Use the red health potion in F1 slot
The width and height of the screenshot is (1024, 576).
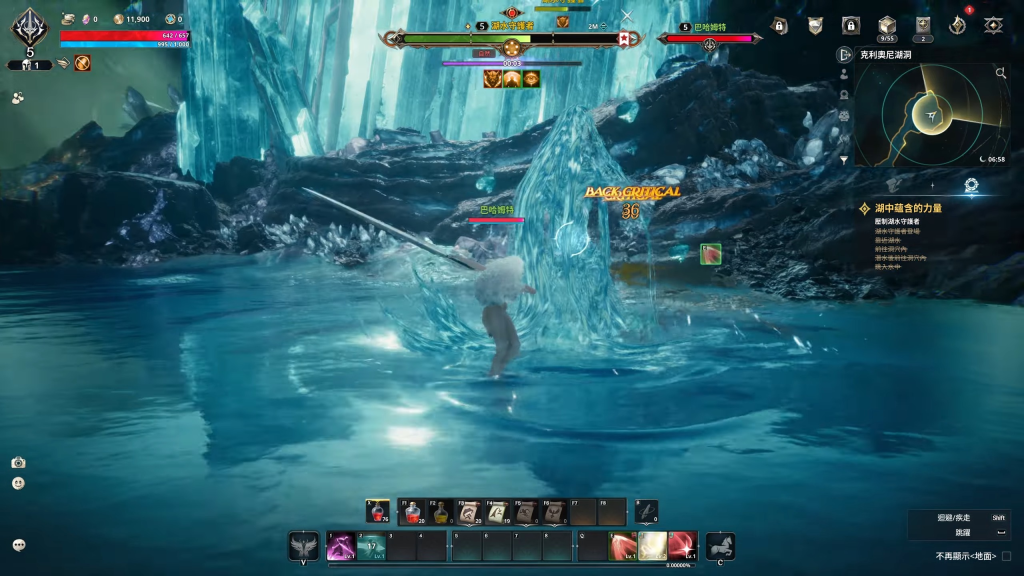pos(411,513)
